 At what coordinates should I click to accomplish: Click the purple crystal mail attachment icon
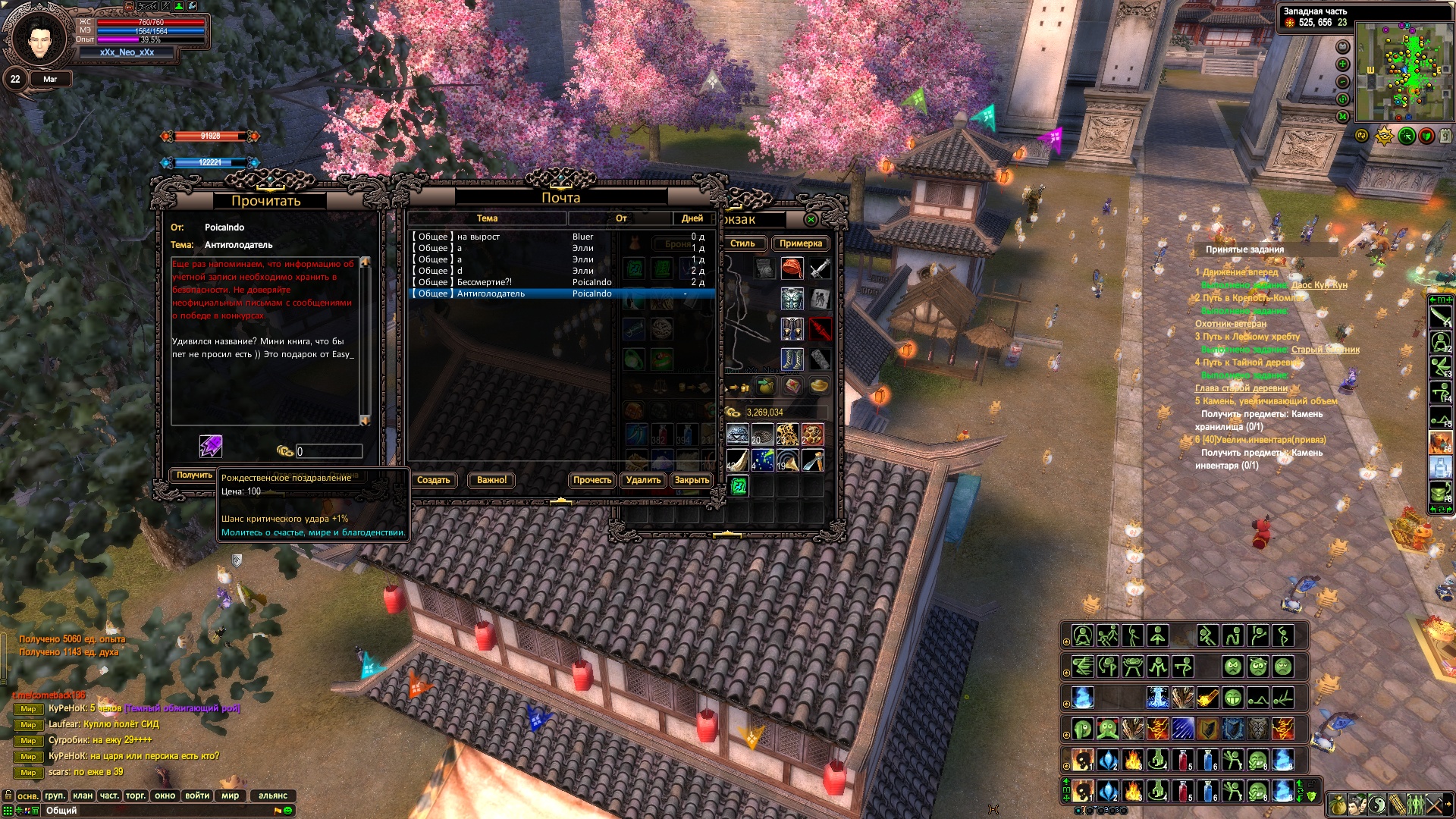[x=210, y=446]
